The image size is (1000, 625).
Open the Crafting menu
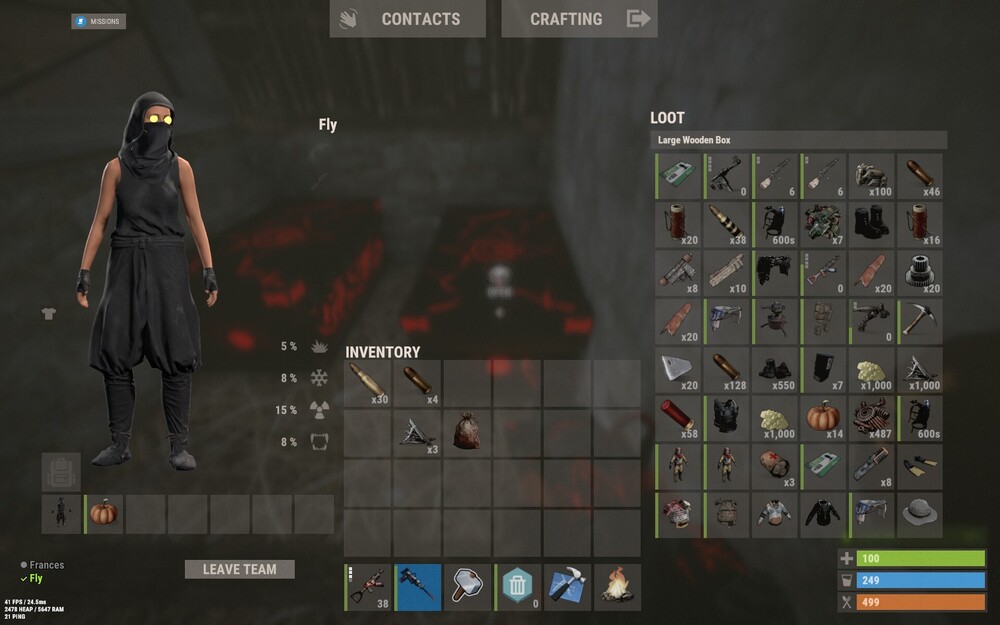click(579, 19)
